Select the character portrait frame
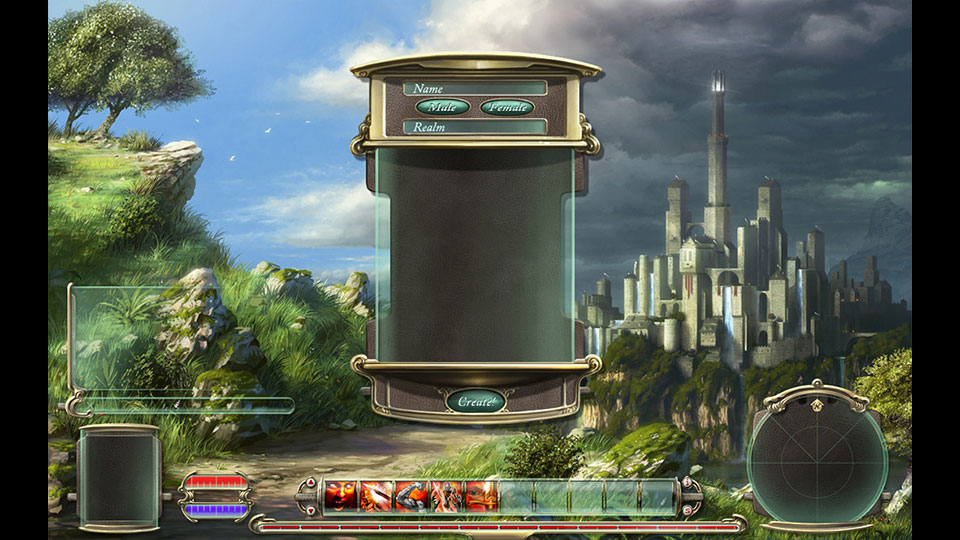This screenshot has height=540, width=960. (x=119, y=478)
